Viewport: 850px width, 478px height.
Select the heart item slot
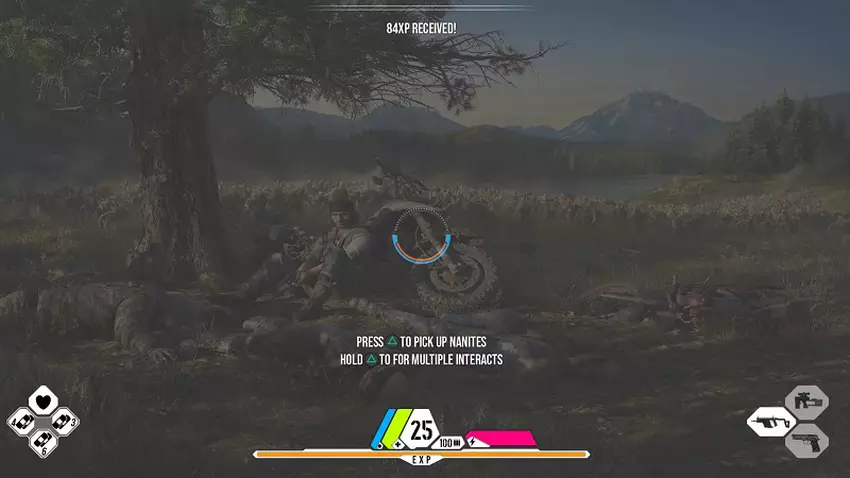coord(42,401)
